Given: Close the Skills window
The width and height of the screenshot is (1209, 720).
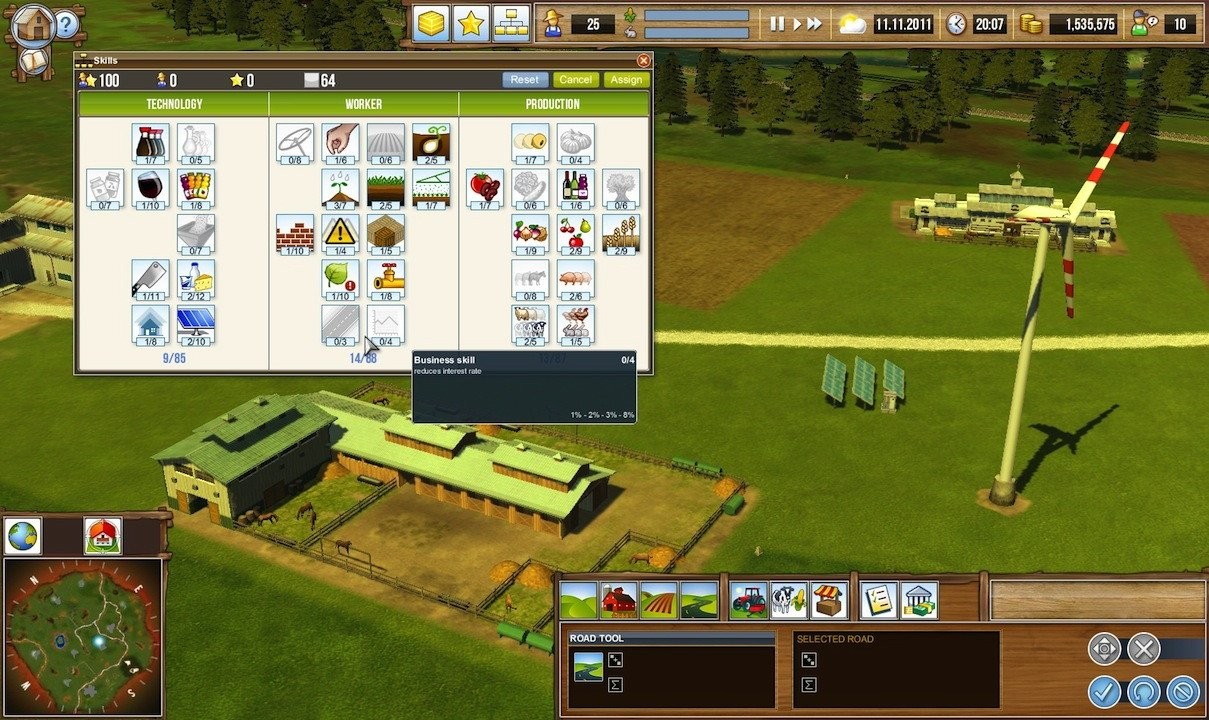Looking at the screenshot, I should click(x=643, y=61).
